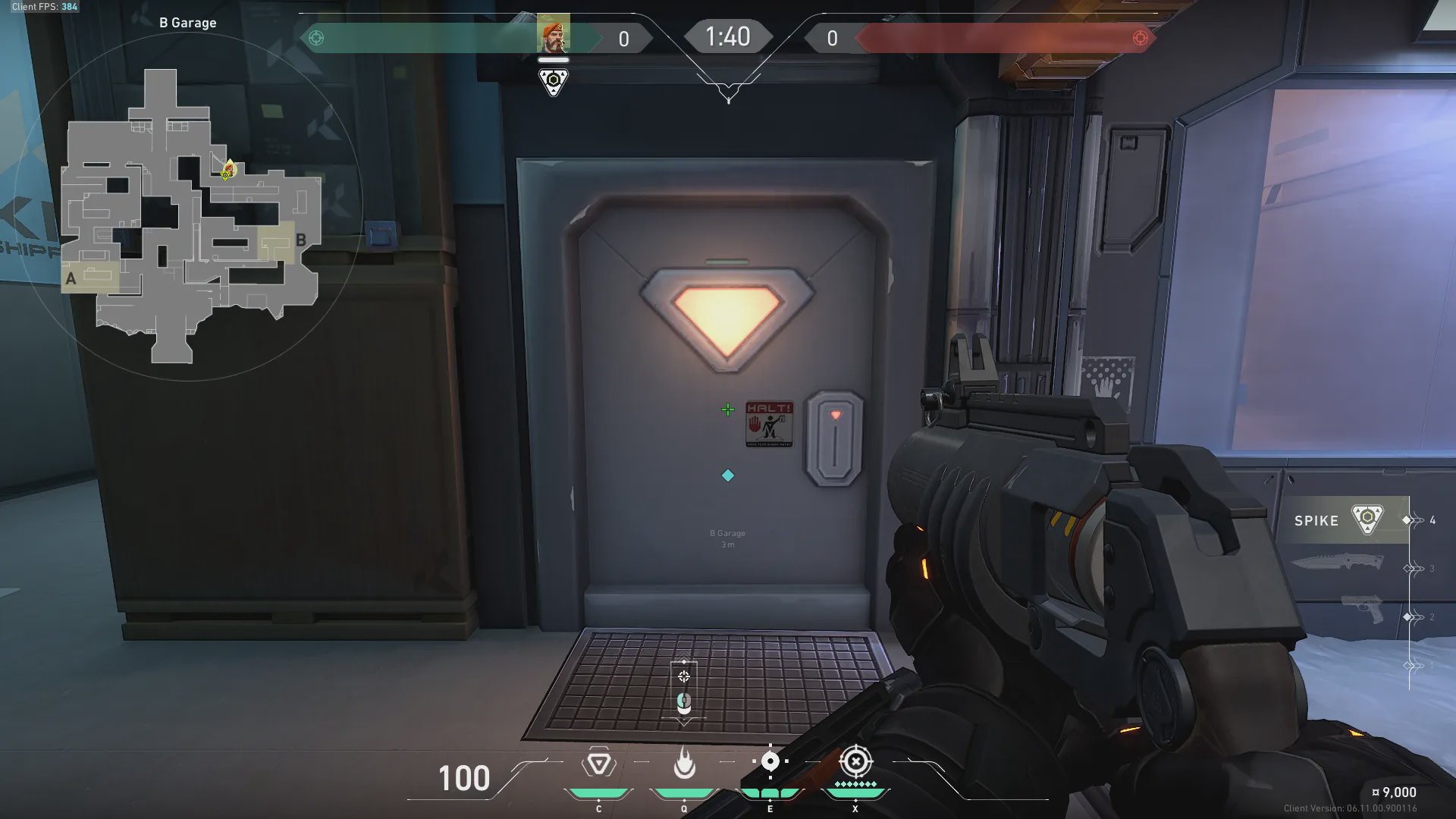Select the Brimstone player portrait
This screenshot has width=1456, height=819.
pos(553,36)
